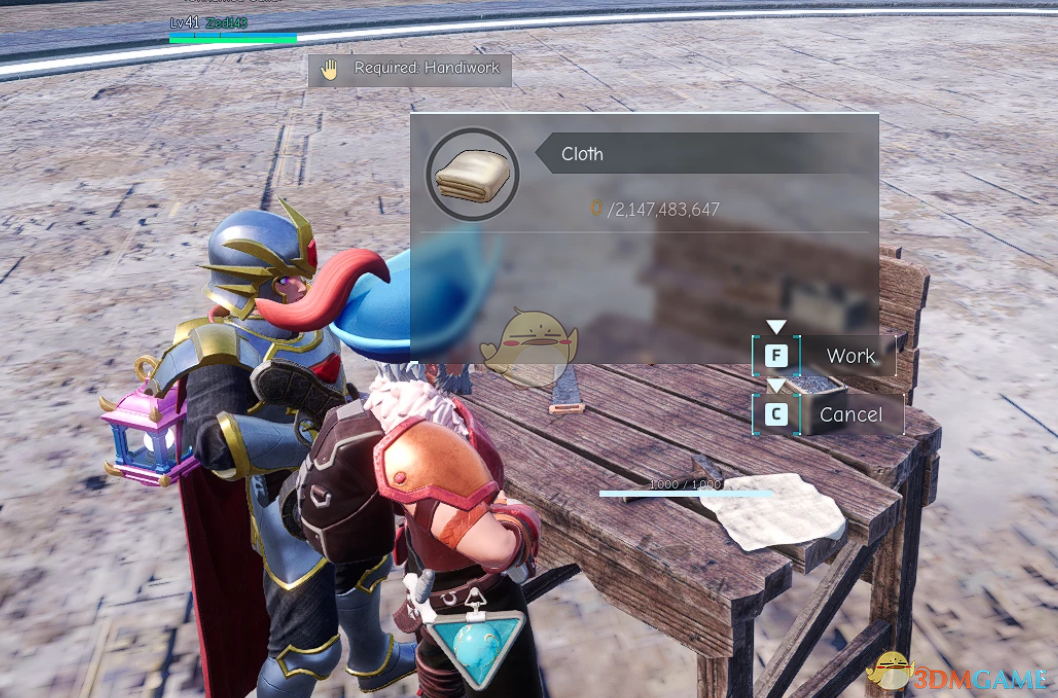The height and width of the screenshot is (698, 1058).
Task: Select the Cloth item icon
Action: (473, 174)
